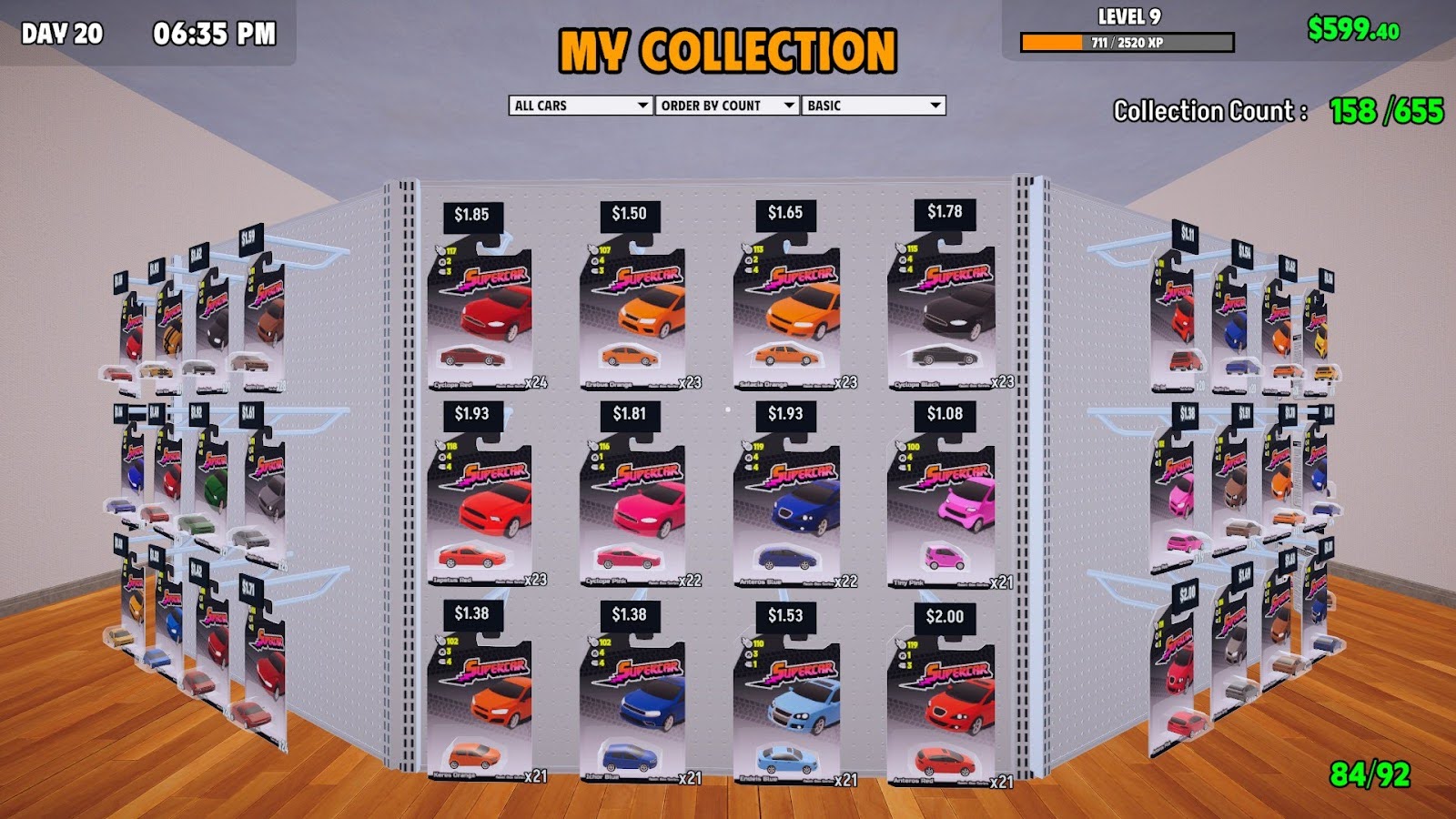The height and width of the screenshot is (819, 1456).
Task: Open the All Cars filter dropdown
Action: coord(581,106)
